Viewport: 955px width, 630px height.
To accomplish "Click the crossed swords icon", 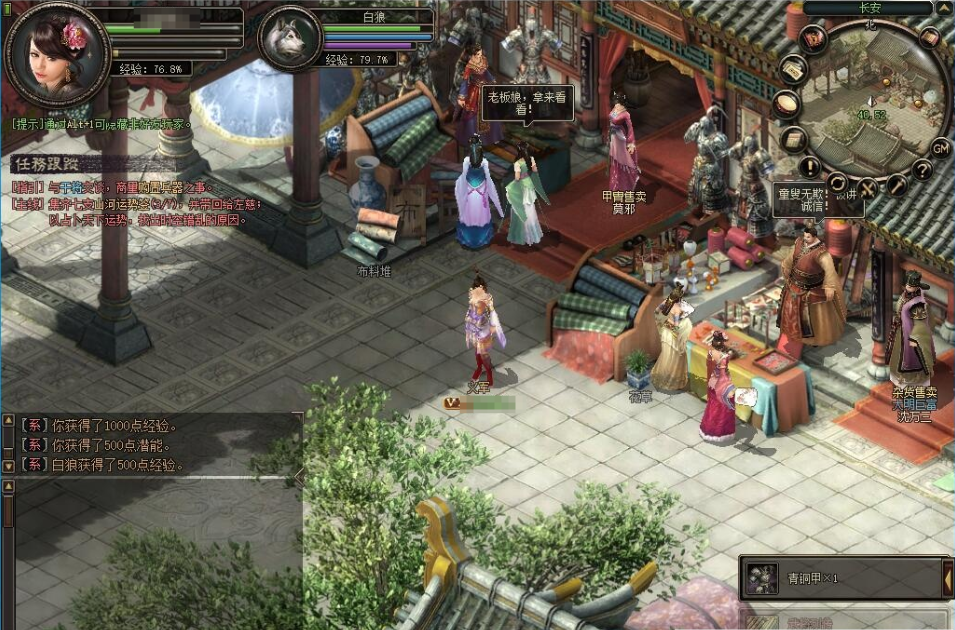I will click(868, 186).
